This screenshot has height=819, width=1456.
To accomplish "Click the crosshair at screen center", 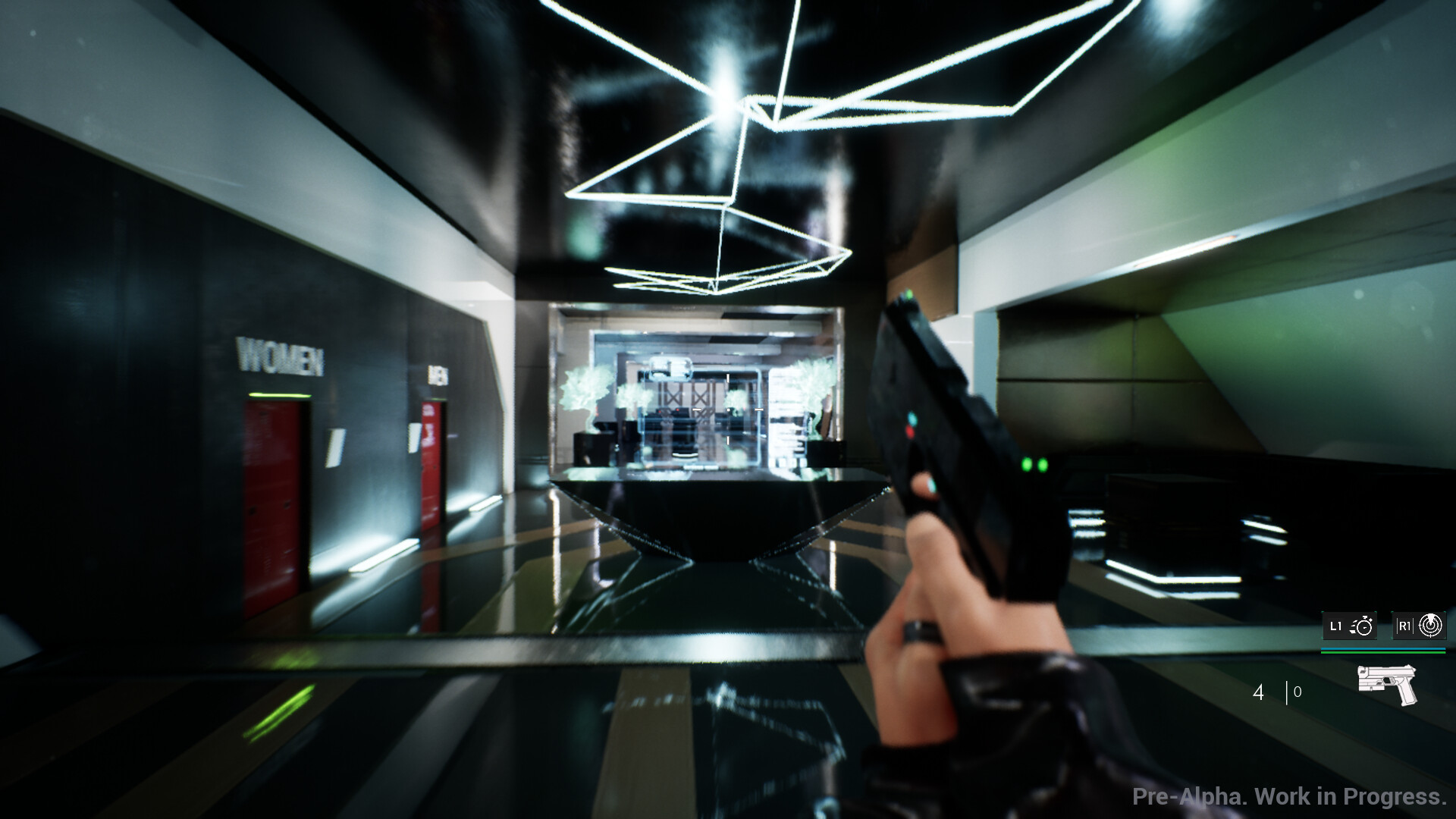I will (728, 409).
